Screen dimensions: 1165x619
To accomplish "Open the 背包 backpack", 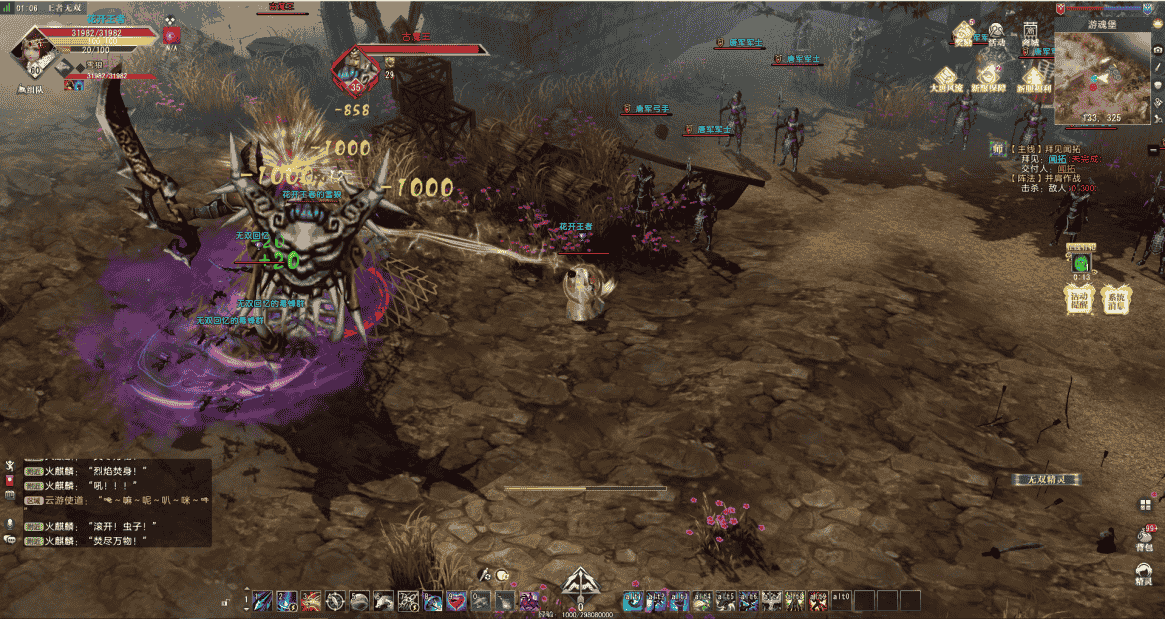I will (x=1145, y=539).
